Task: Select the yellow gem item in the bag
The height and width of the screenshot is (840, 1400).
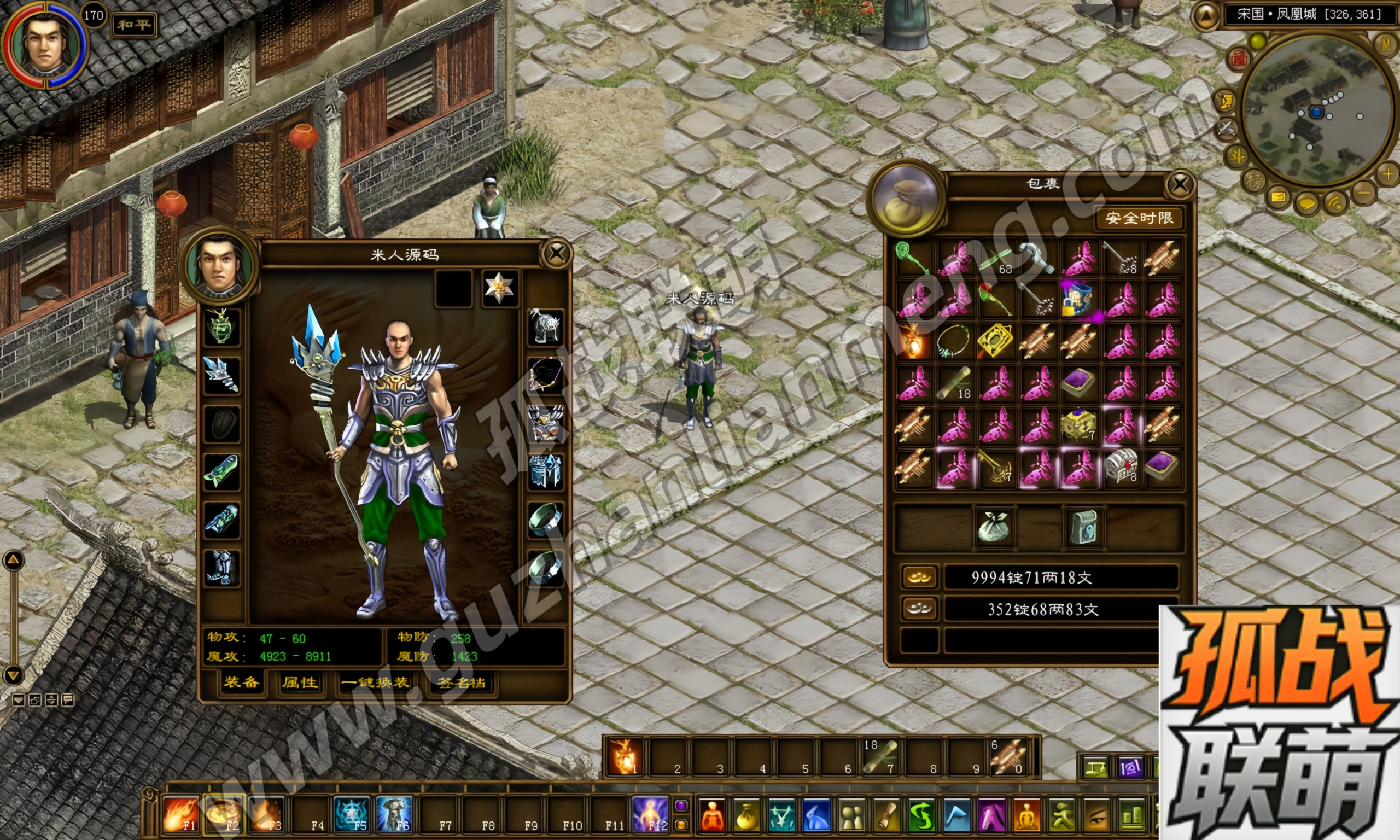Action: point(995,341)
